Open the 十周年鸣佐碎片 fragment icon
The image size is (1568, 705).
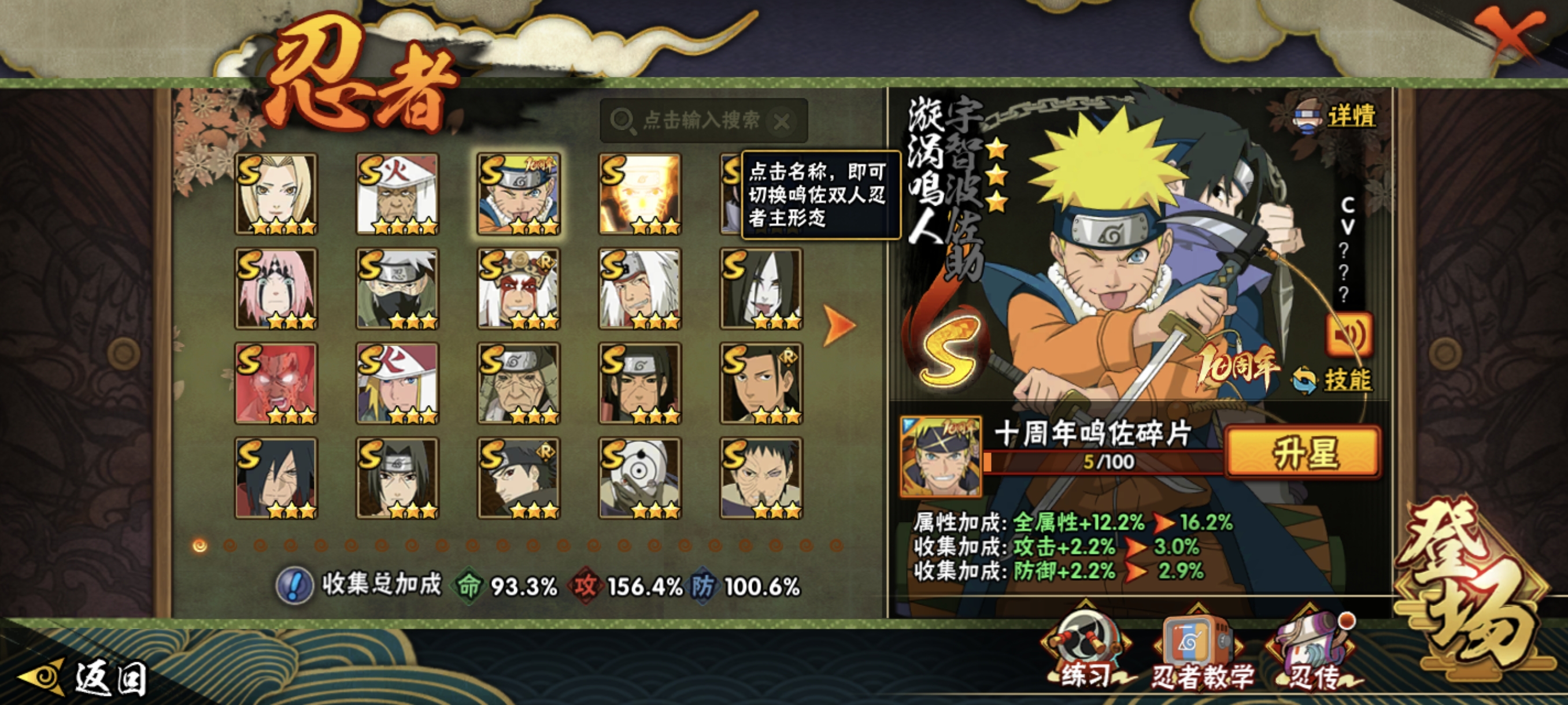tap(941, 456)
